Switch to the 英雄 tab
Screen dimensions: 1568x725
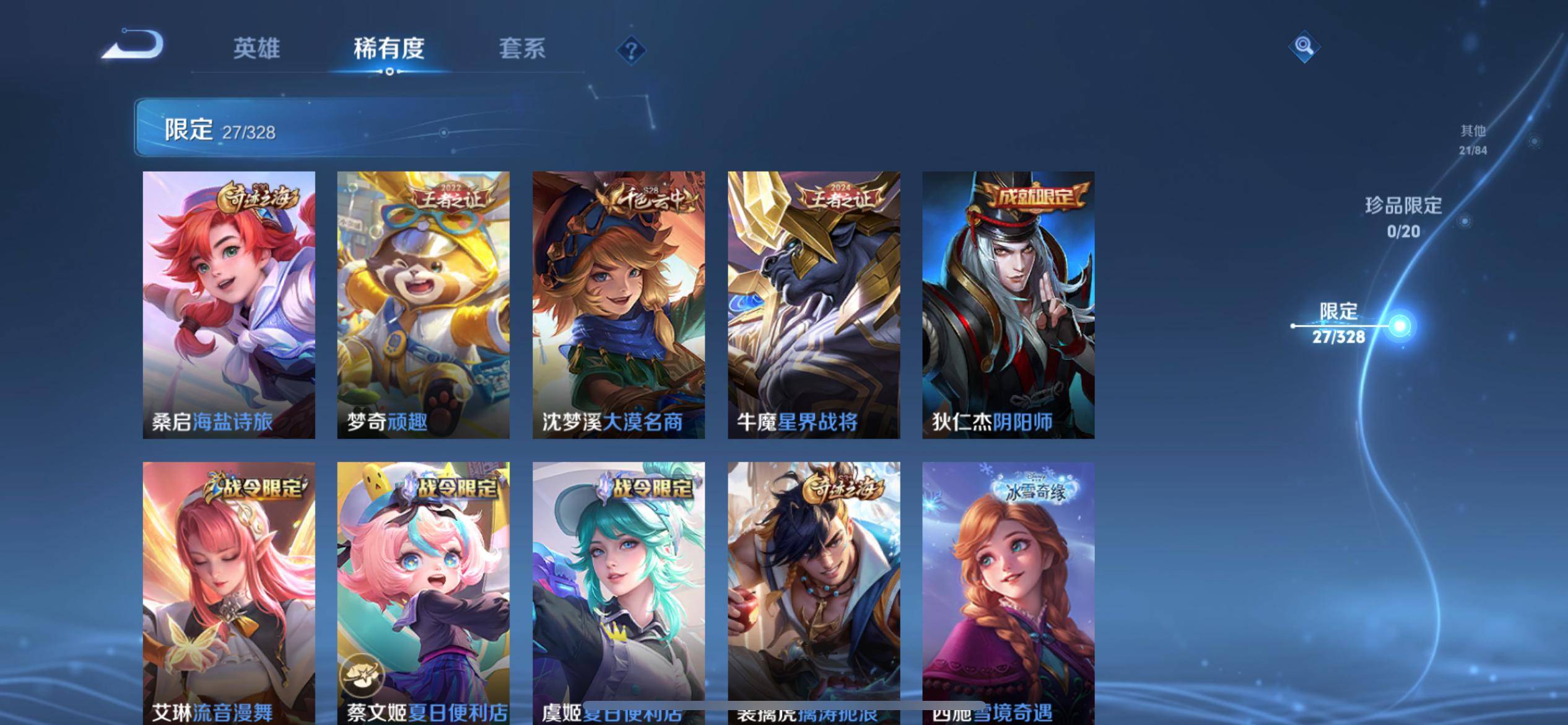pyautogui.click(x=258, y=48)
